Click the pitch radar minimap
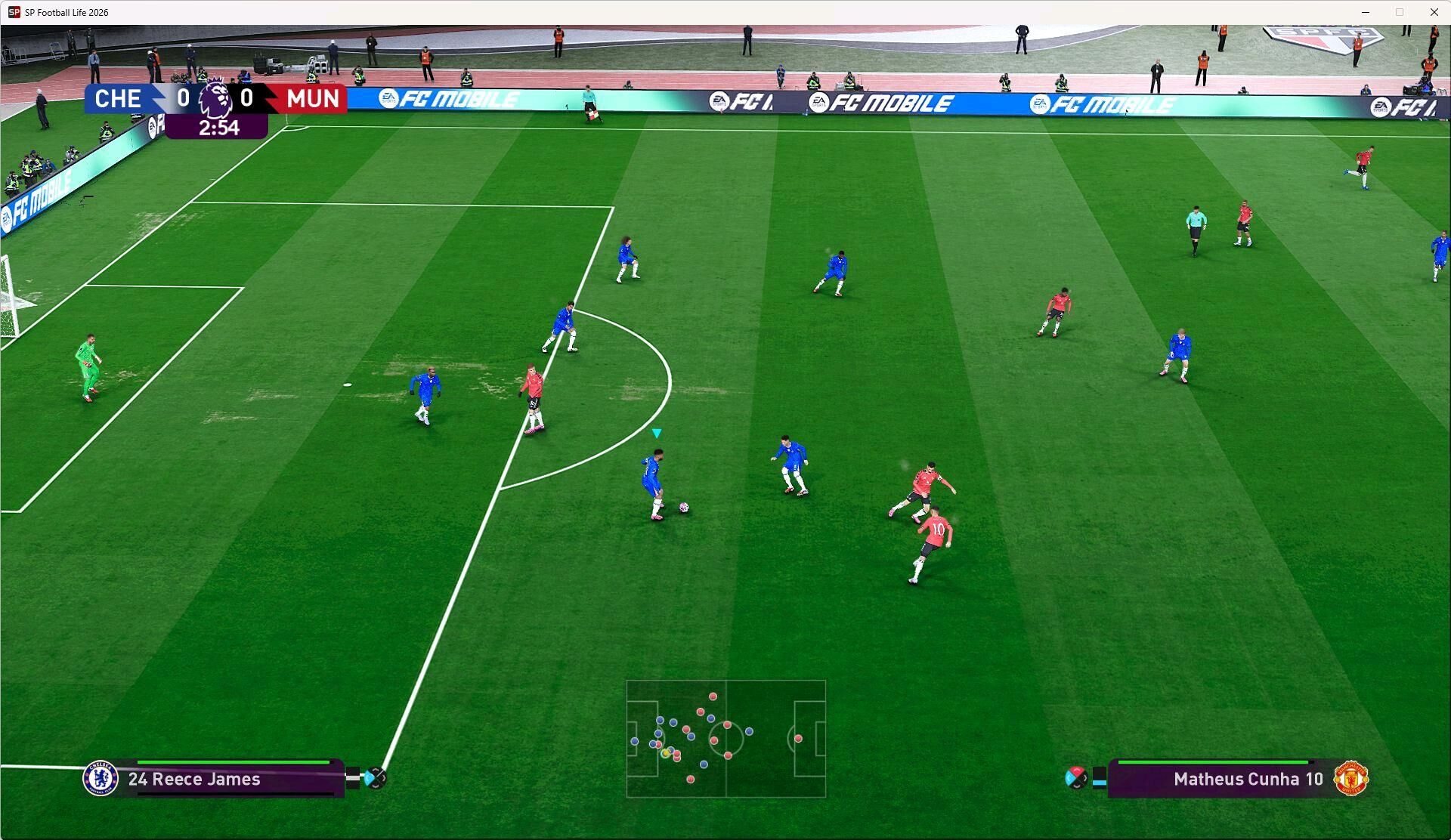 (x=725, y=739)
